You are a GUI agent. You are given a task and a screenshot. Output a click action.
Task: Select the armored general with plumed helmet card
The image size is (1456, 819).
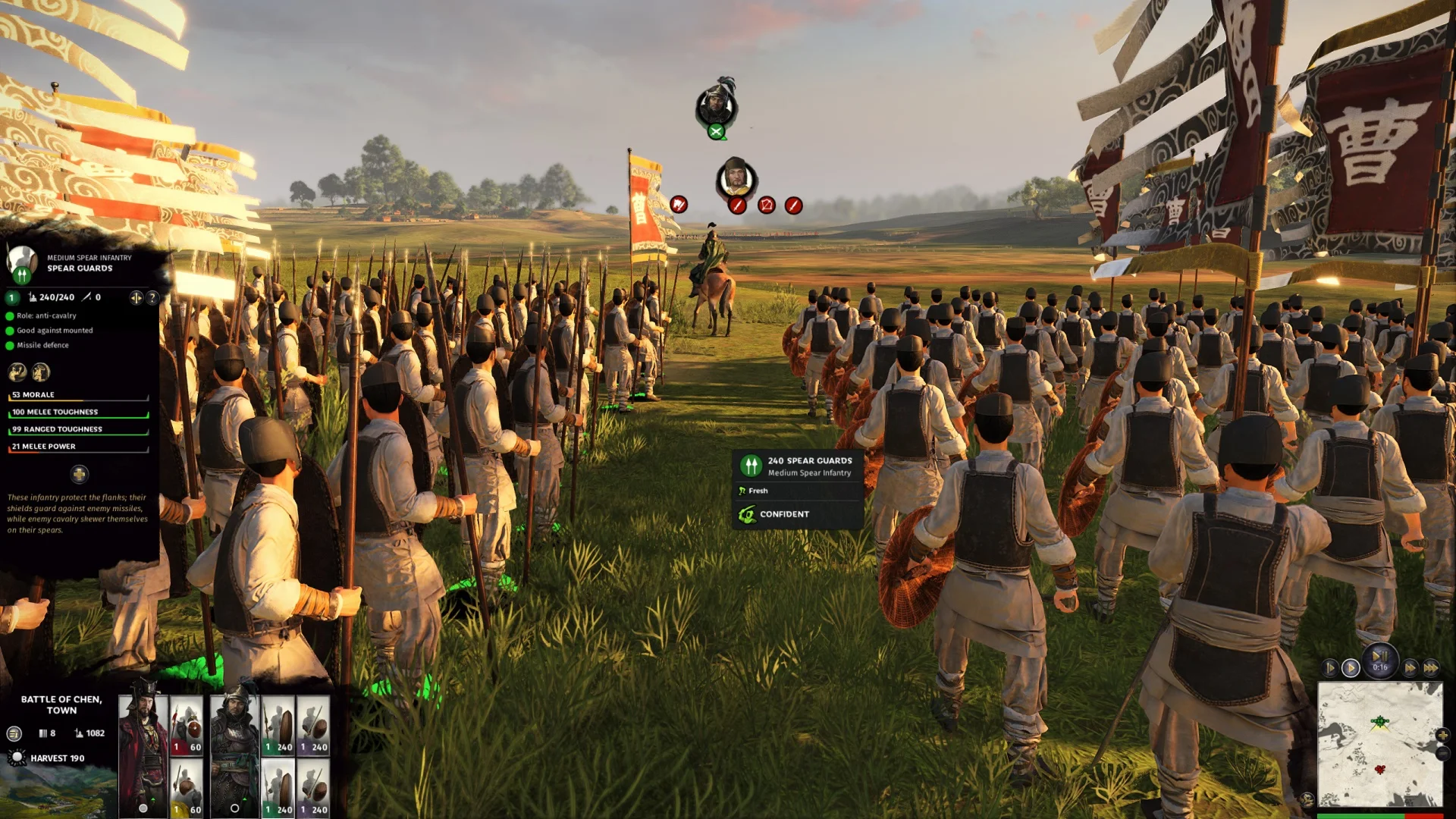(234, 751)
